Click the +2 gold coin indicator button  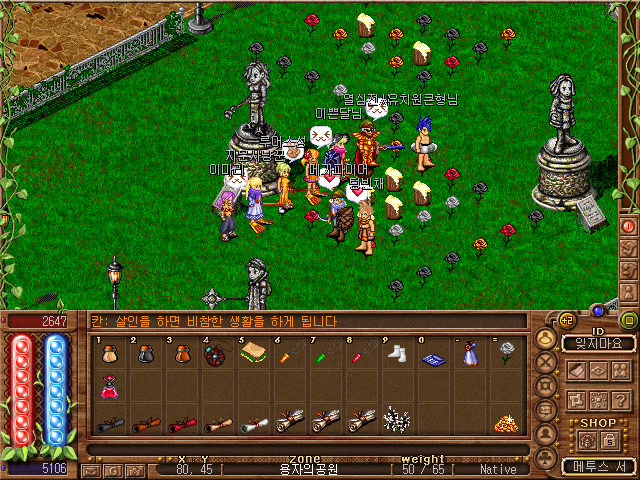566,320
